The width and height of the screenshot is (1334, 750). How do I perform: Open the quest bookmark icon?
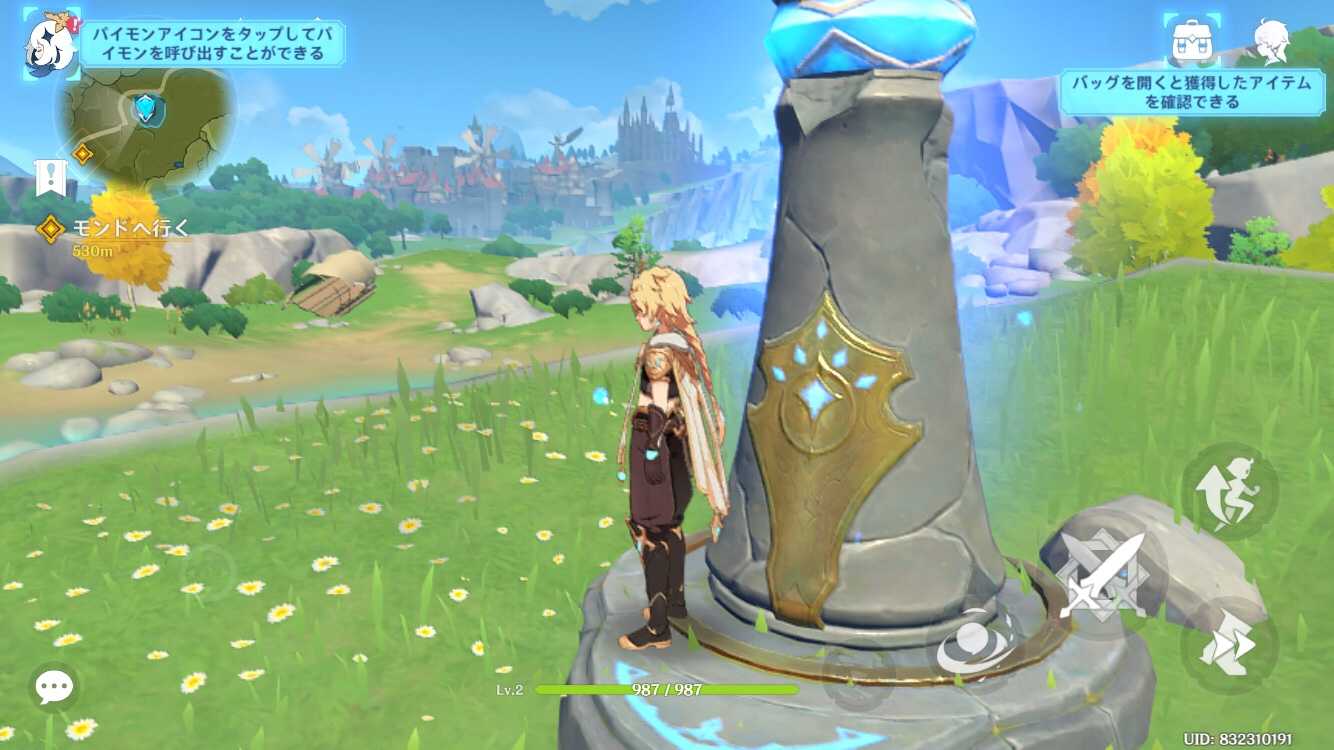[x=49, y=178]
